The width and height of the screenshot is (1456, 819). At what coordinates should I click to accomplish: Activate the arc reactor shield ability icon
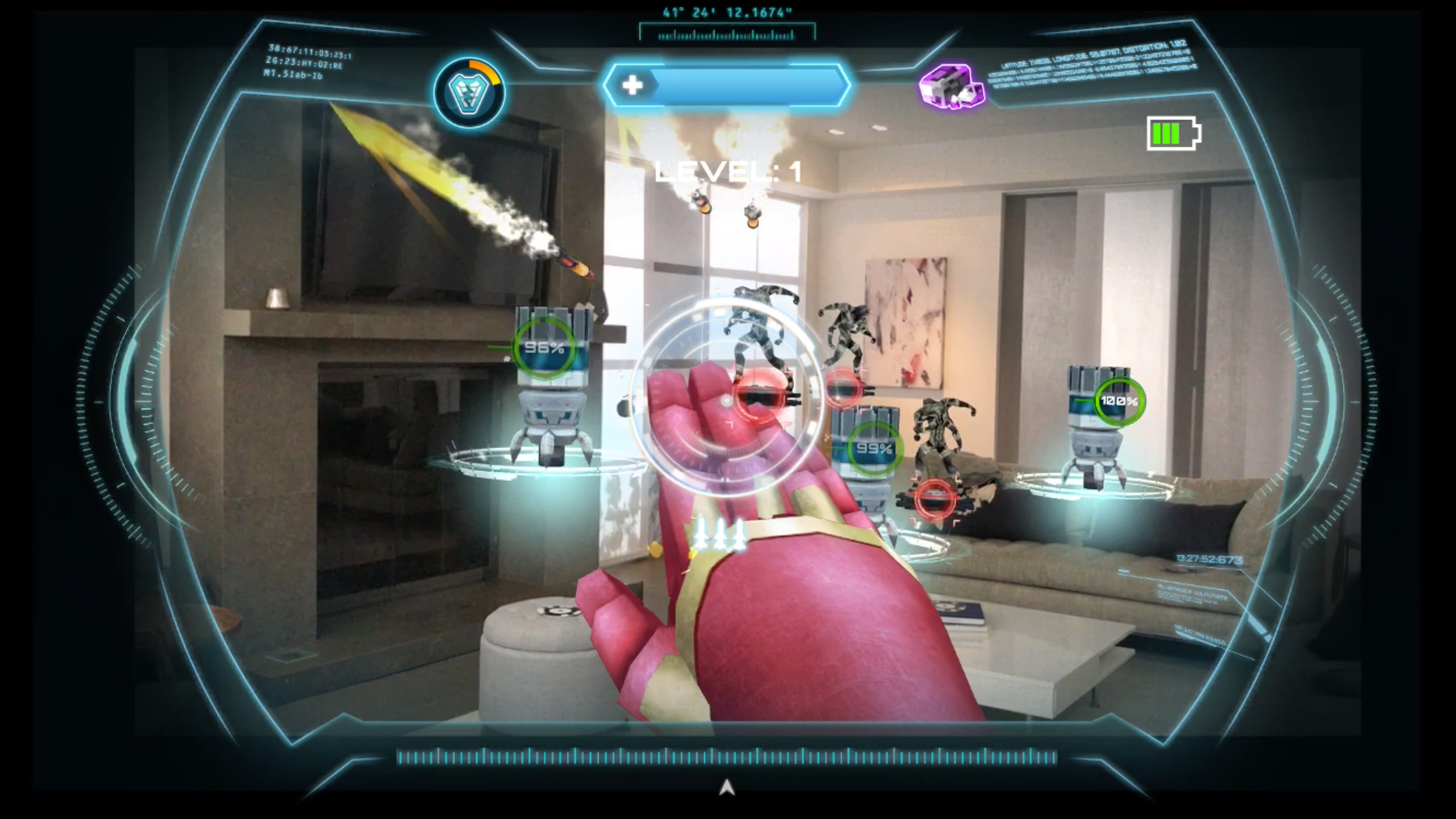click(x=469, y=93)
